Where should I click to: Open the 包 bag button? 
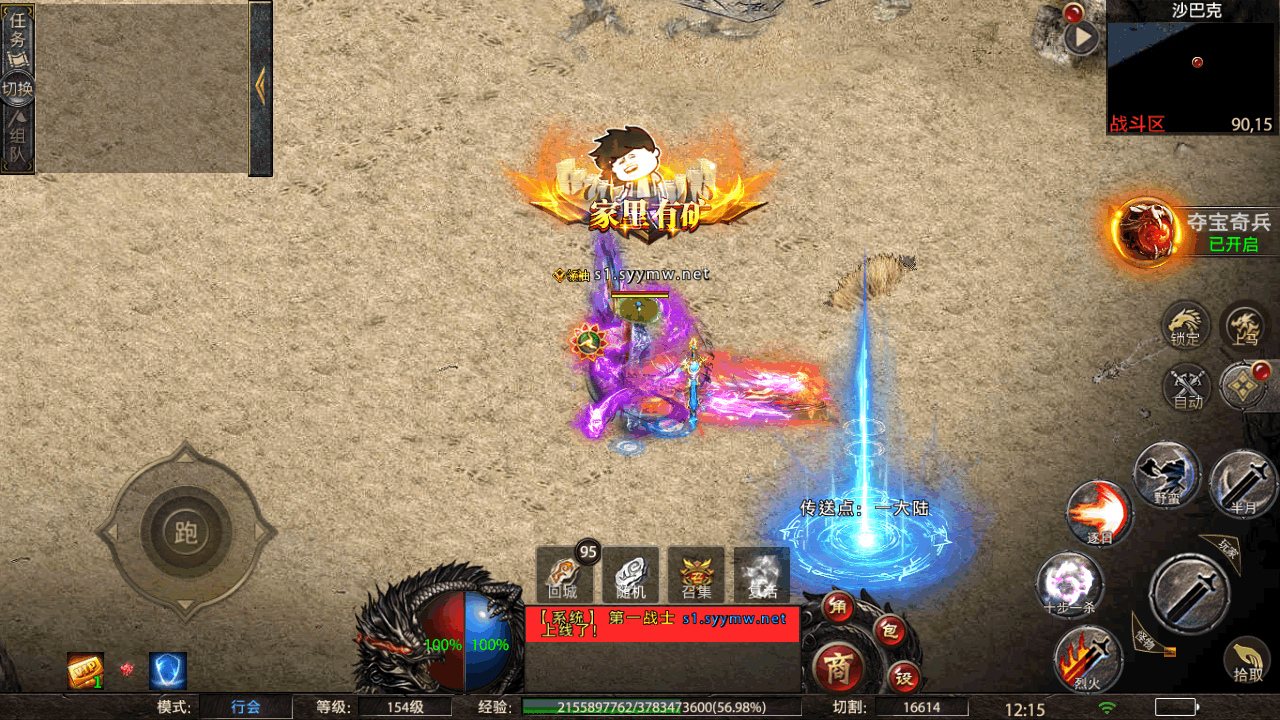click(x=889, y=631)
